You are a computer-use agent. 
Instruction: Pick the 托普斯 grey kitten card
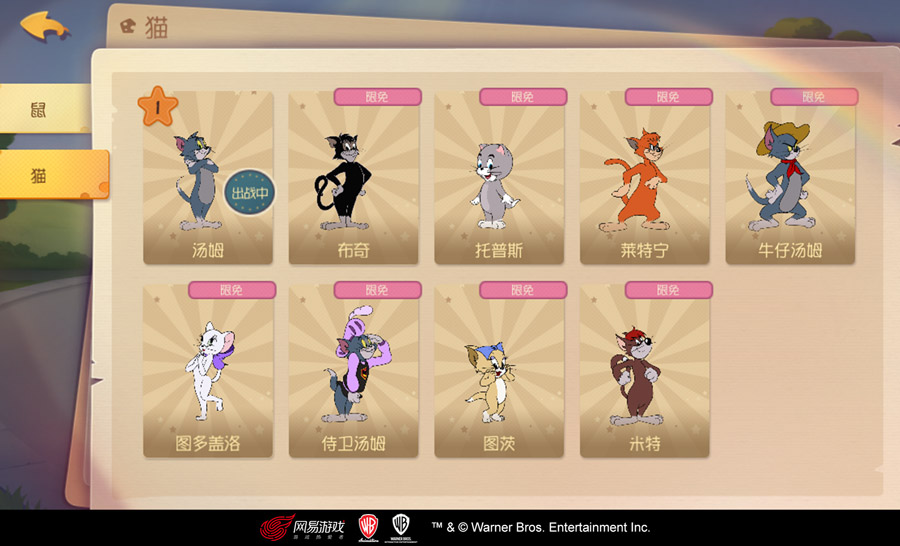click(499, 180)
